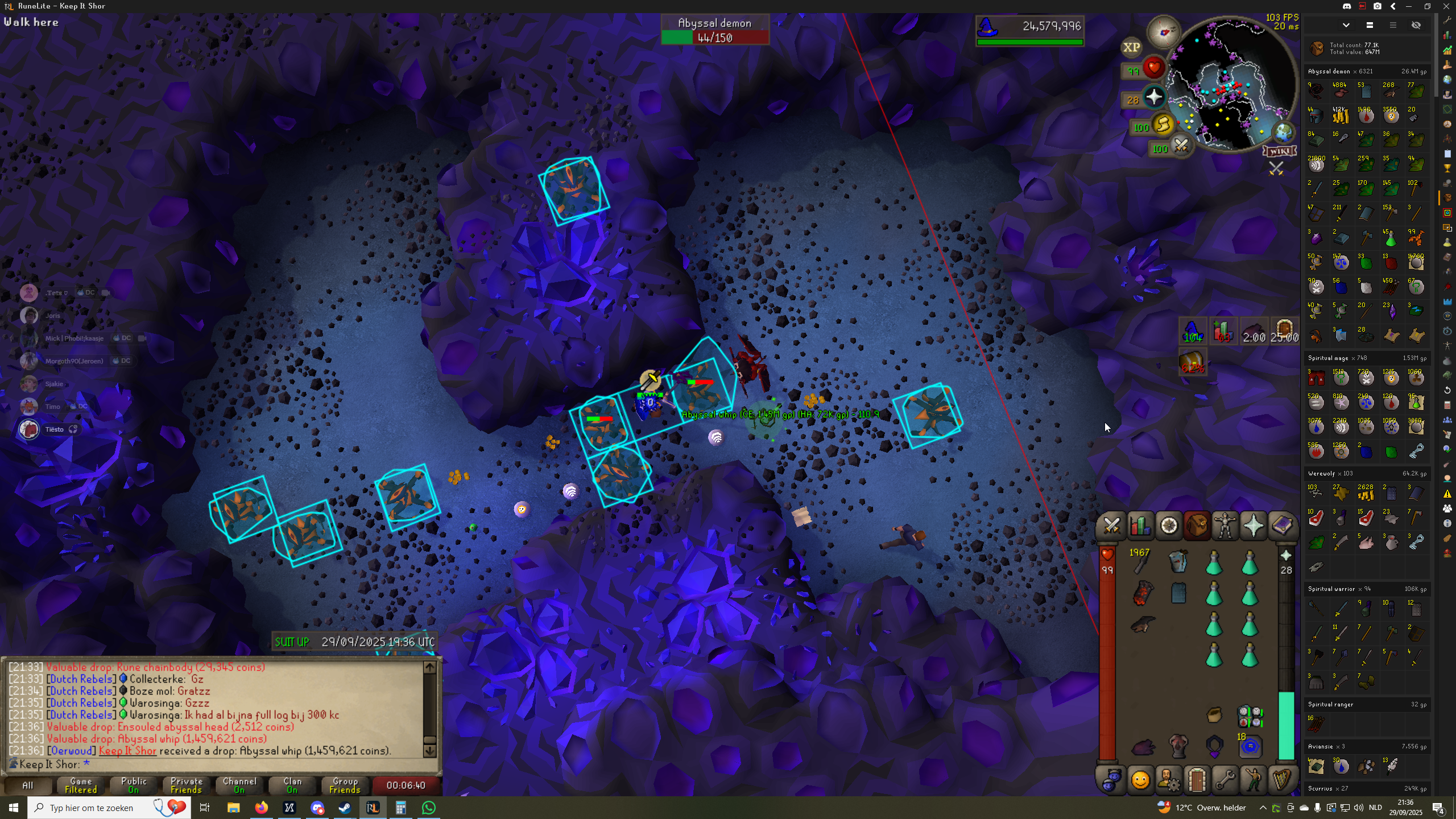
Task: Click the inventory stack numbered 1967
Action: pos(1140,561)
